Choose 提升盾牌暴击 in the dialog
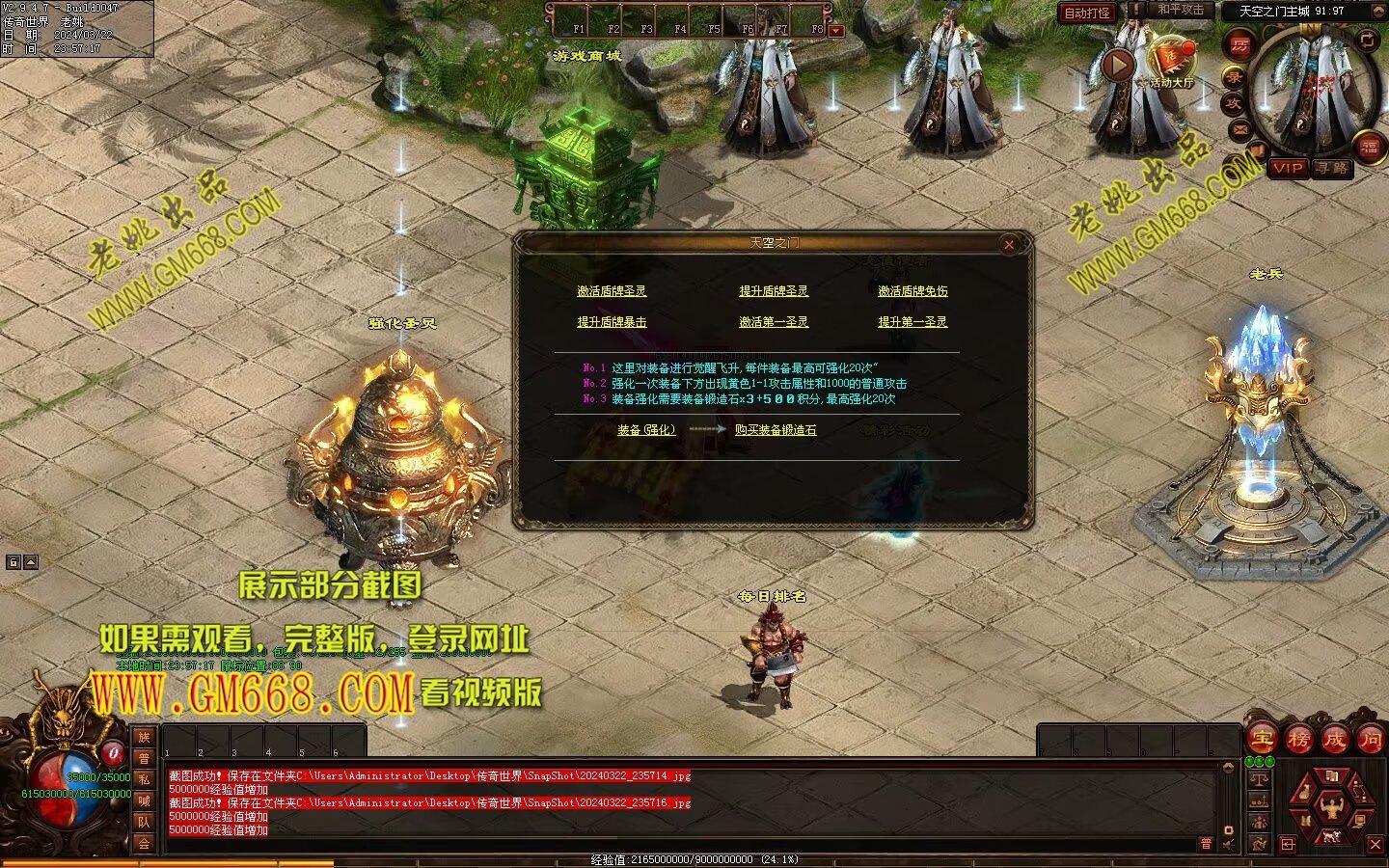Viewport: 1389px width, 868px height. click(x=612, y=322)
